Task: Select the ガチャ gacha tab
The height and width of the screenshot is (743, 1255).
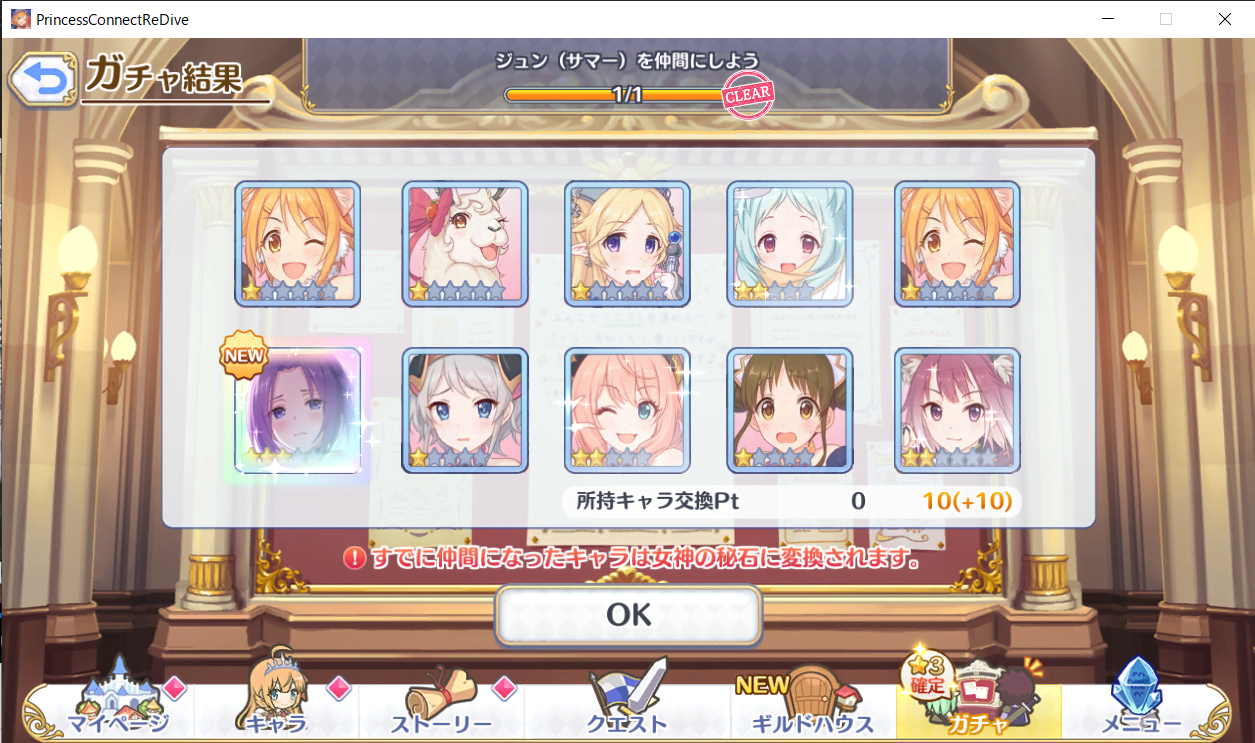Action: click(977, 704)
